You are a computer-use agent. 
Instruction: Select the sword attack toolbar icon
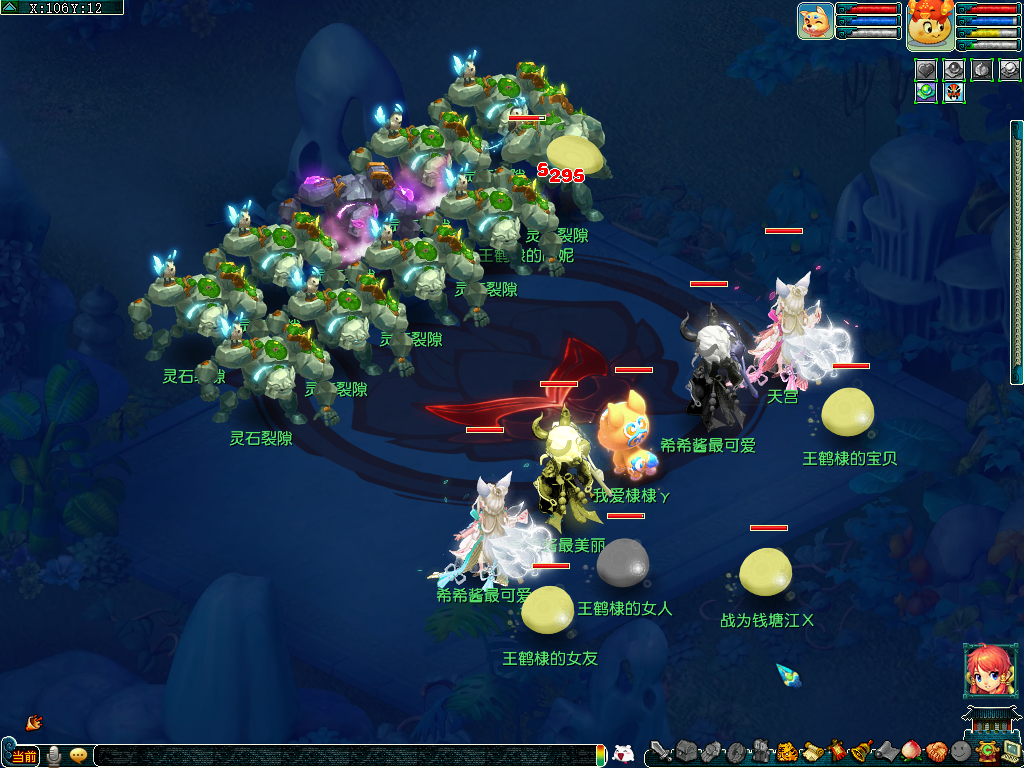pyautogui.click(x=661, y=751)
